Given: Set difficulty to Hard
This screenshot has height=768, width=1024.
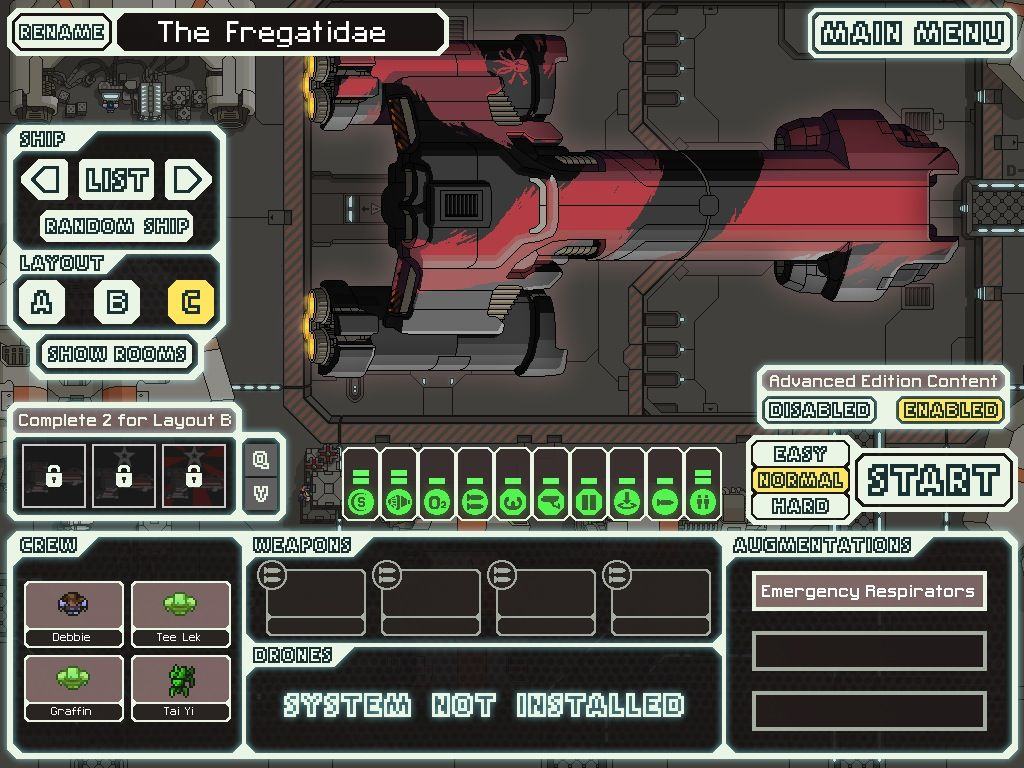Looking at the screenshot, I should tap(800, 506).
